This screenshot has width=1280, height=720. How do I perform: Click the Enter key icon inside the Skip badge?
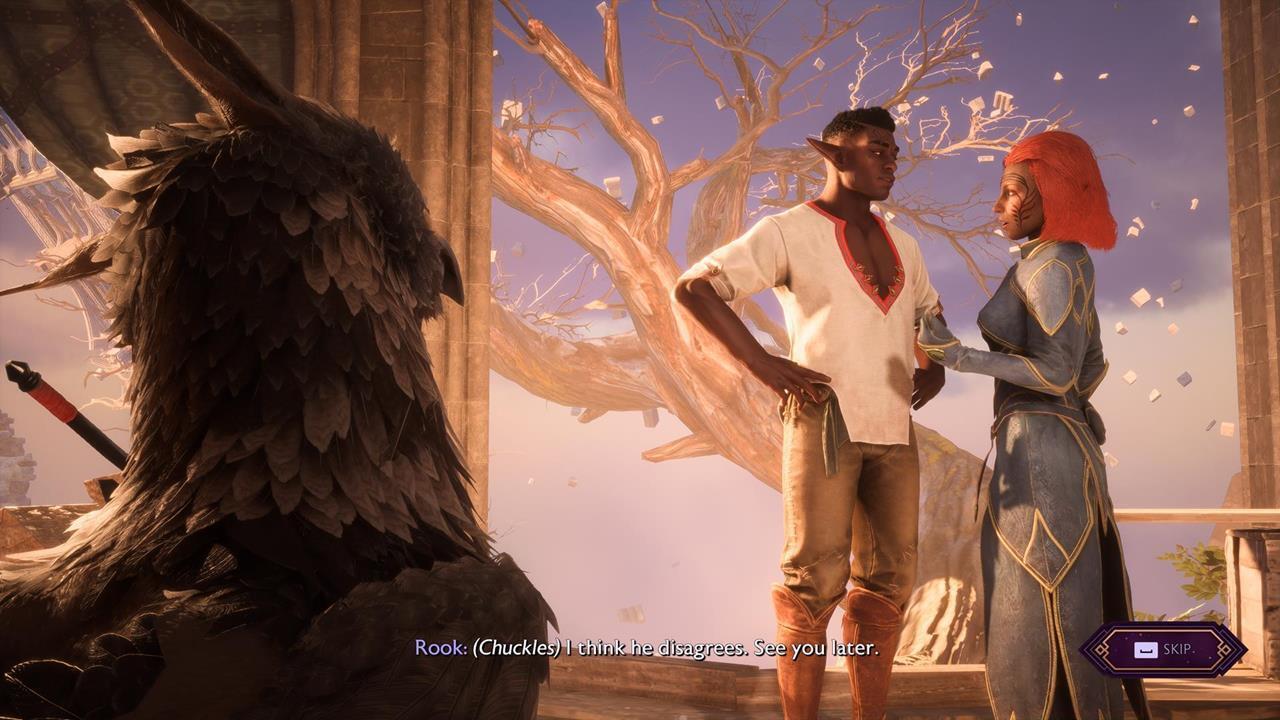coord(1146,650)
